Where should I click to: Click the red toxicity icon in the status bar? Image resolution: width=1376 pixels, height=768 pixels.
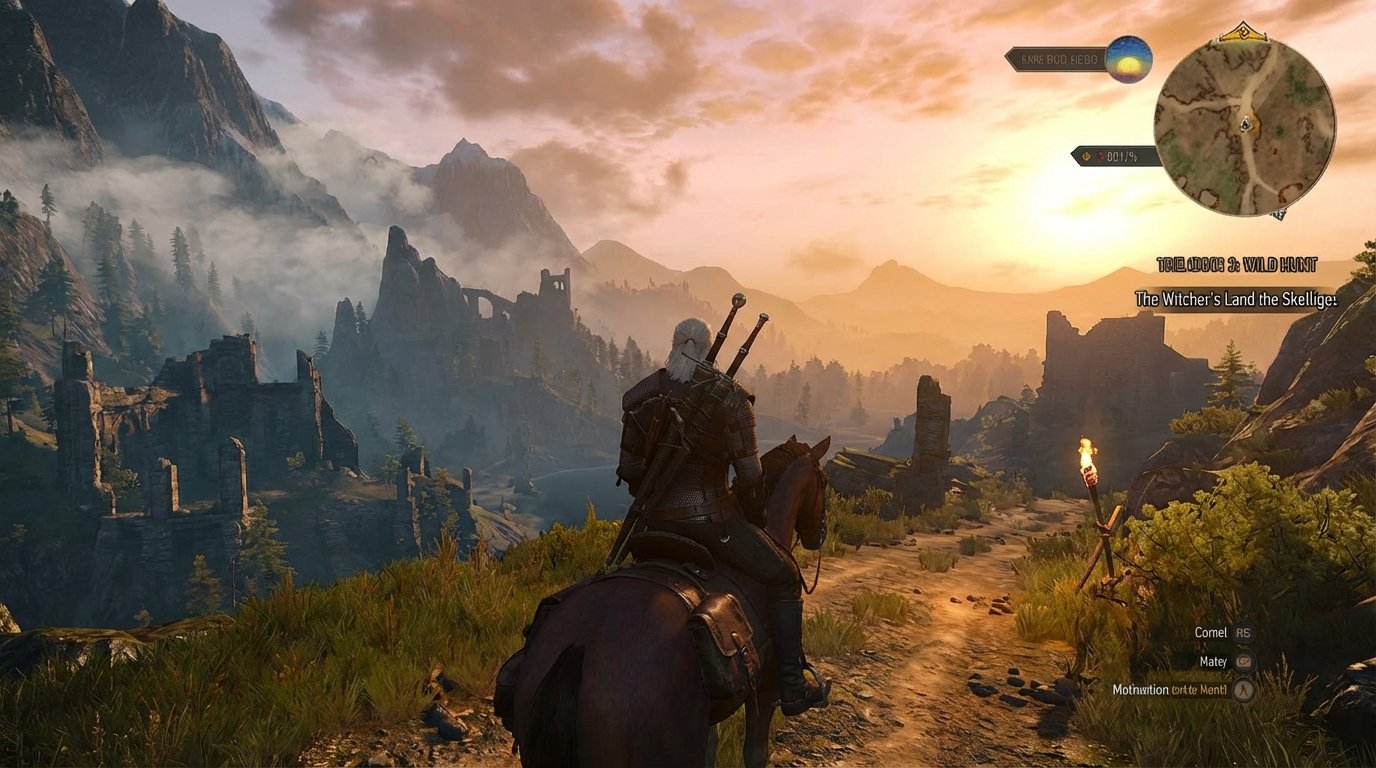click(1101, 156)
